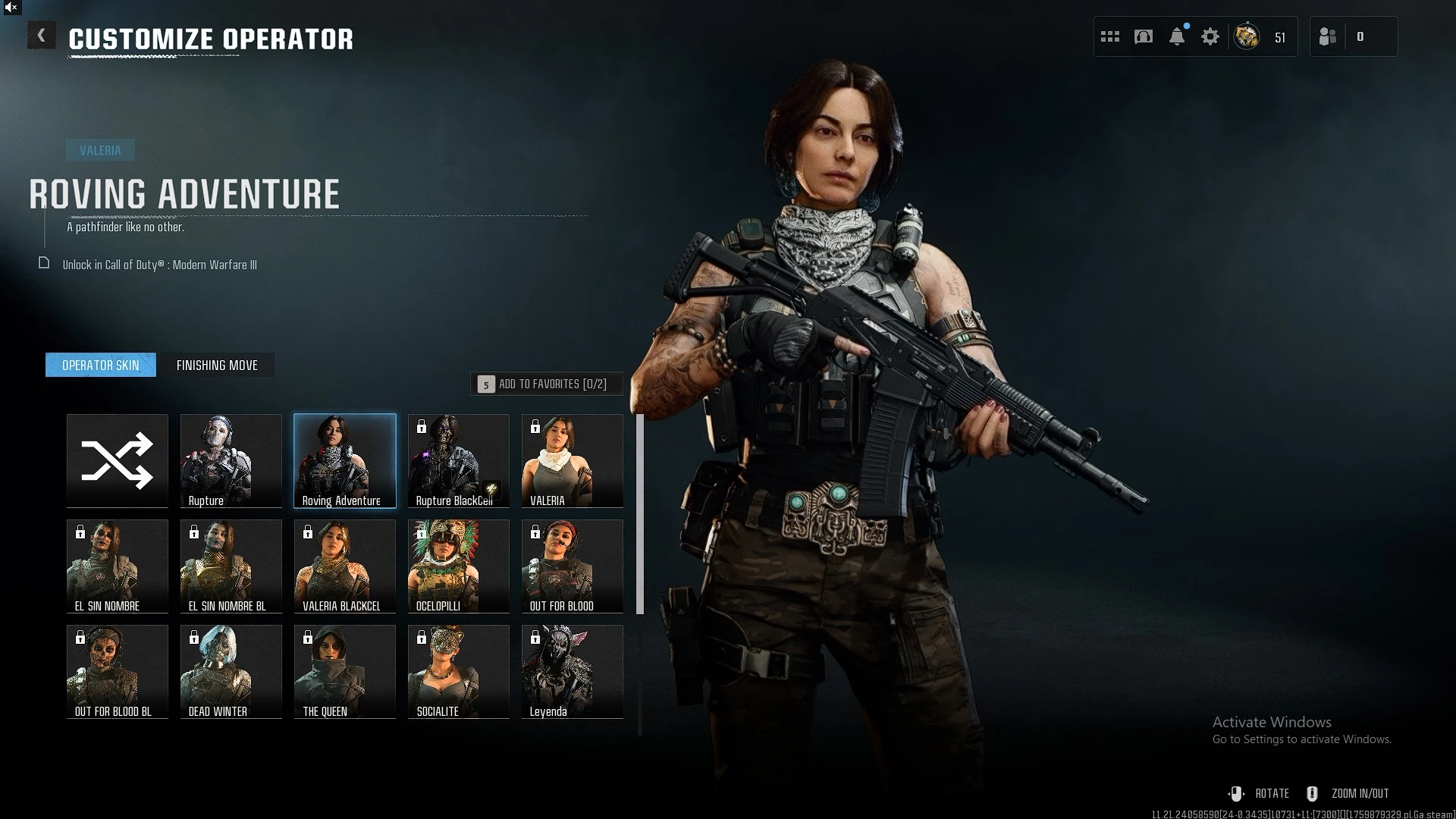Screen dimensions: 1456x819
Task: Go back using the top-left arrow
Action: pyautogui.click(x=42, y=36)
